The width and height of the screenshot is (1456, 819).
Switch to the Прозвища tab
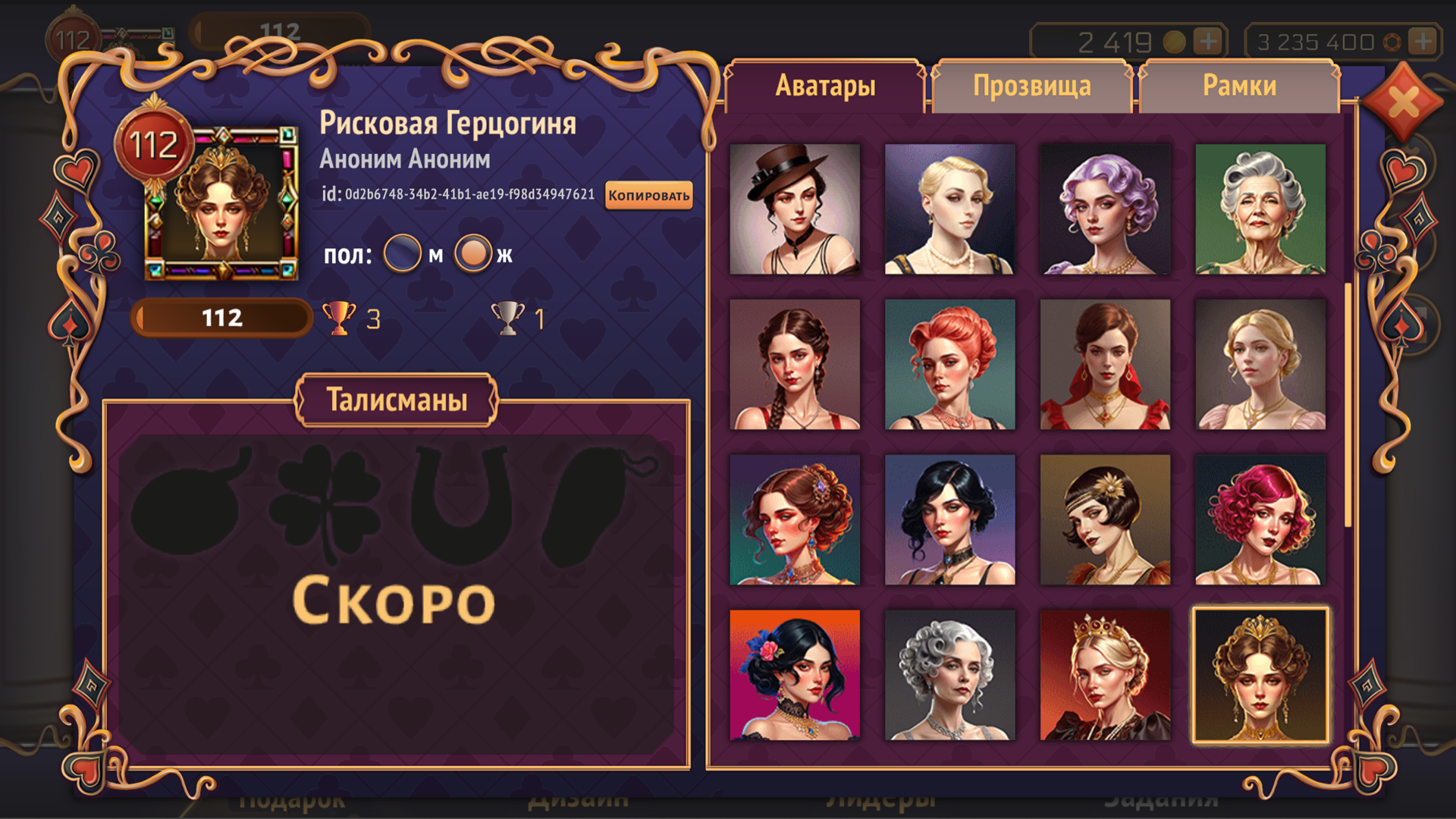coord(1032,86)
